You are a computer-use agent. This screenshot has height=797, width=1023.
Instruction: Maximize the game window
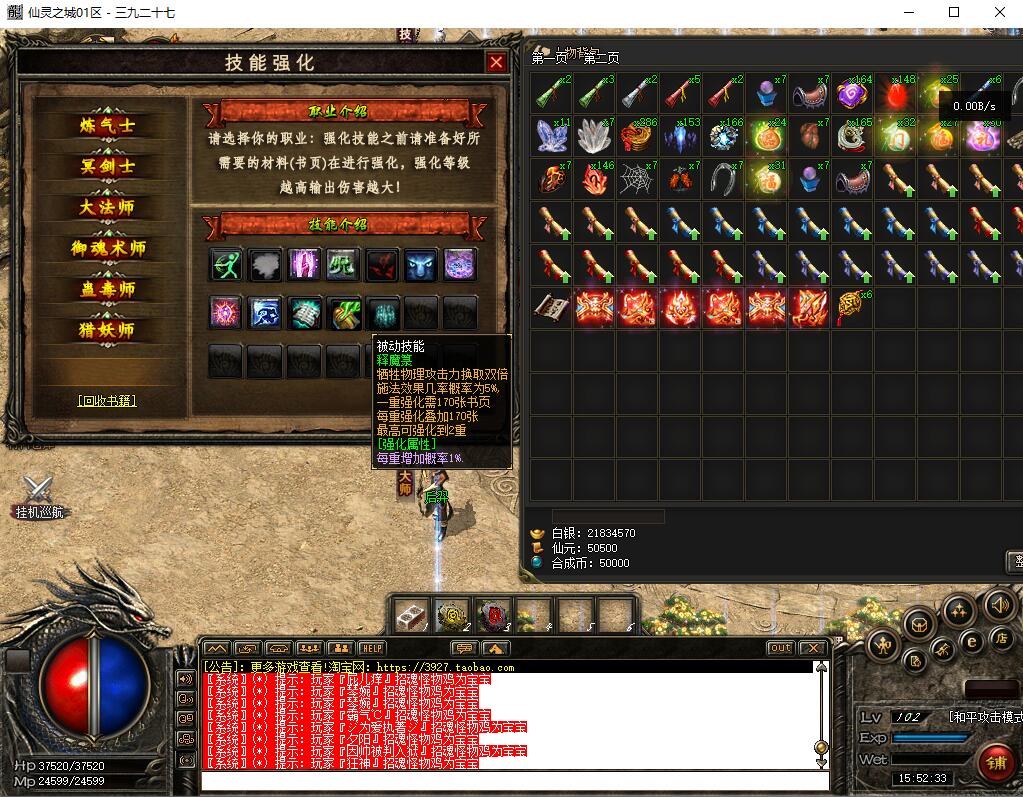pyautogui.click(x=953, y=12)
